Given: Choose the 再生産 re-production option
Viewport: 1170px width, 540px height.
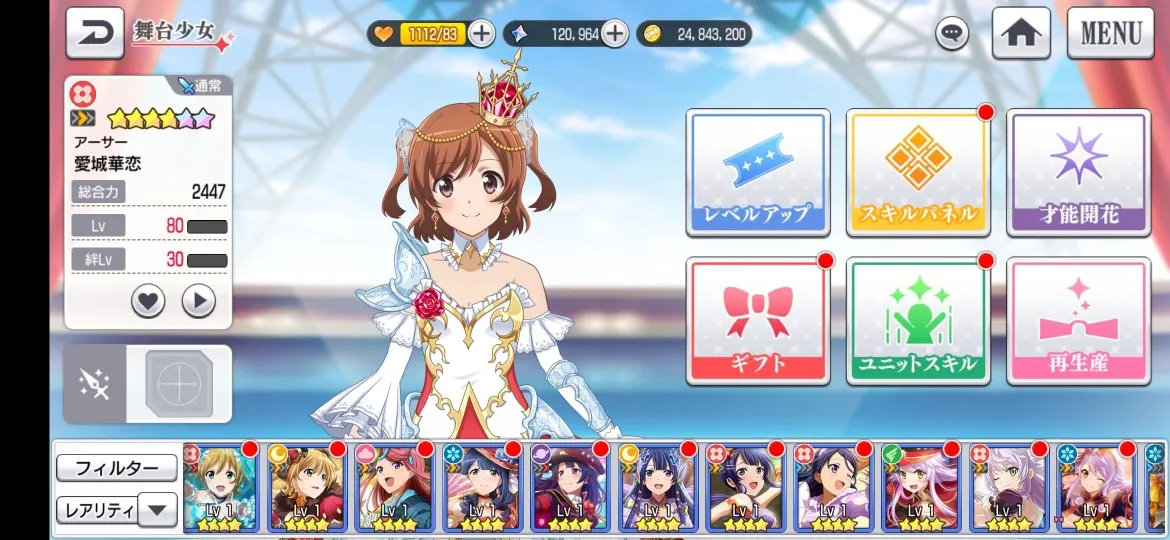Looking at the screenshot, I should pos(1078,321).
